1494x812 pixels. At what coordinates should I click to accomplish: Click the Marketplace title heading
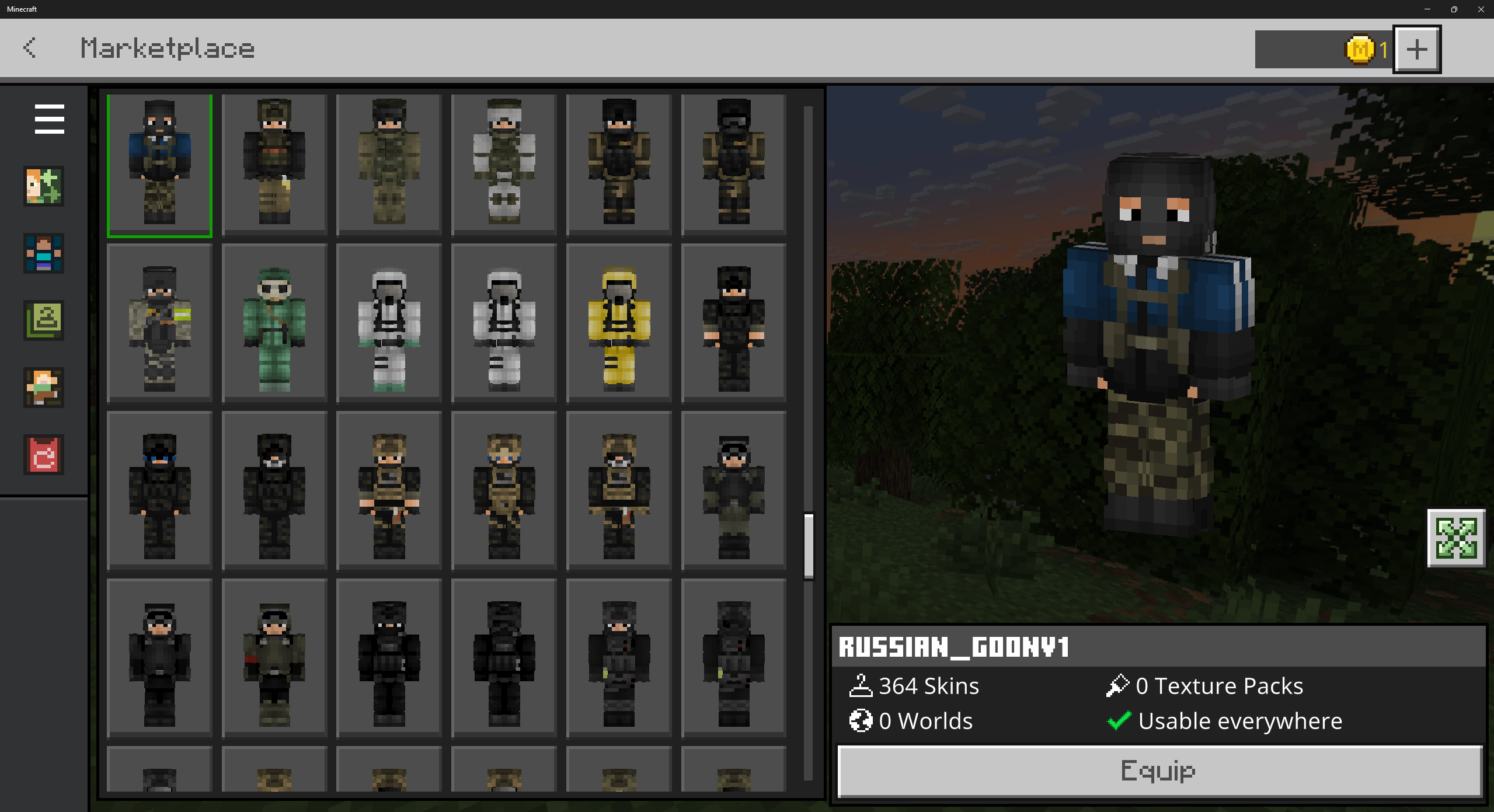167,48
